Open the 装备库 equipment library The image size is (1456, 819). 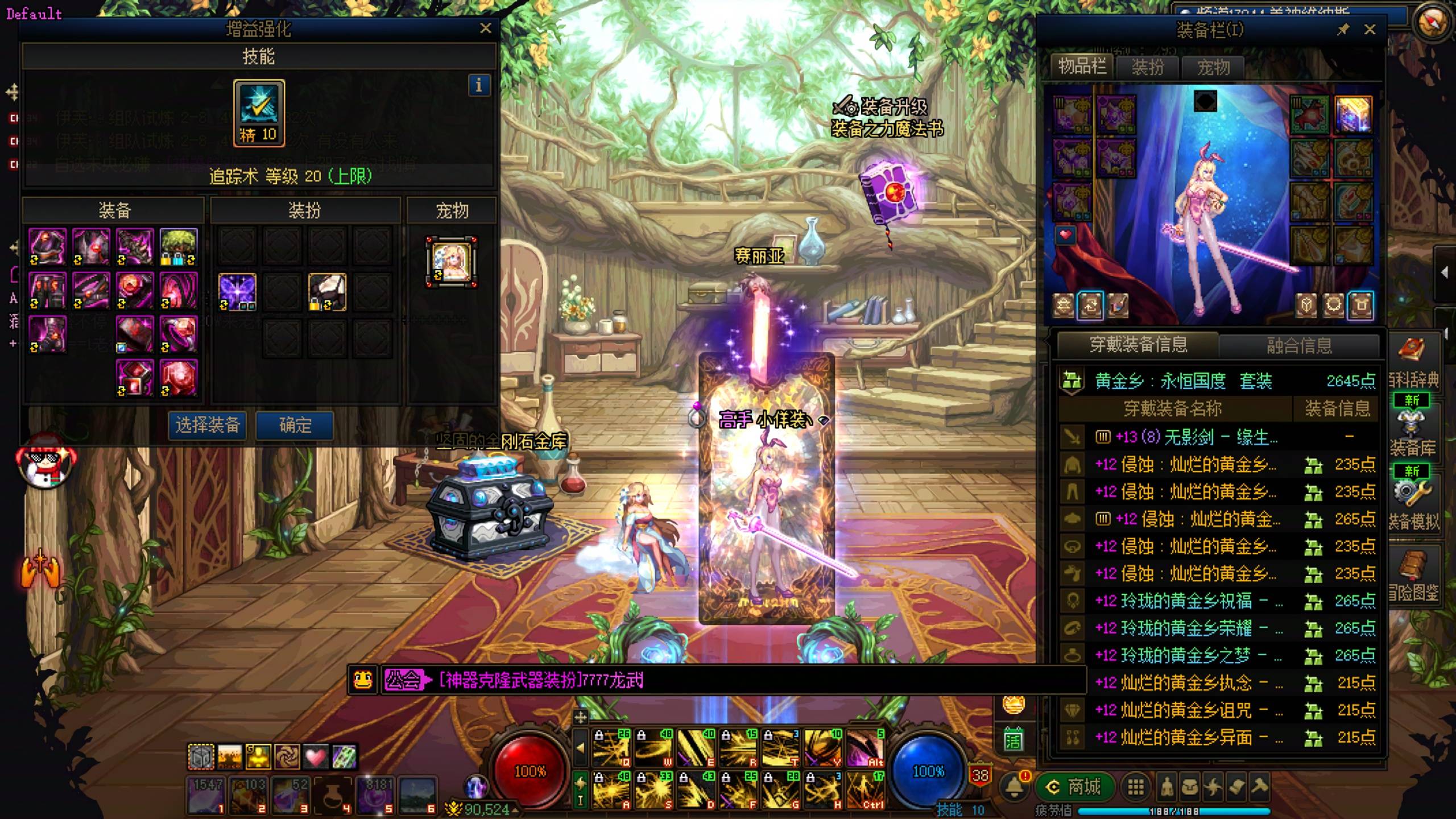tap(1413, 432)
